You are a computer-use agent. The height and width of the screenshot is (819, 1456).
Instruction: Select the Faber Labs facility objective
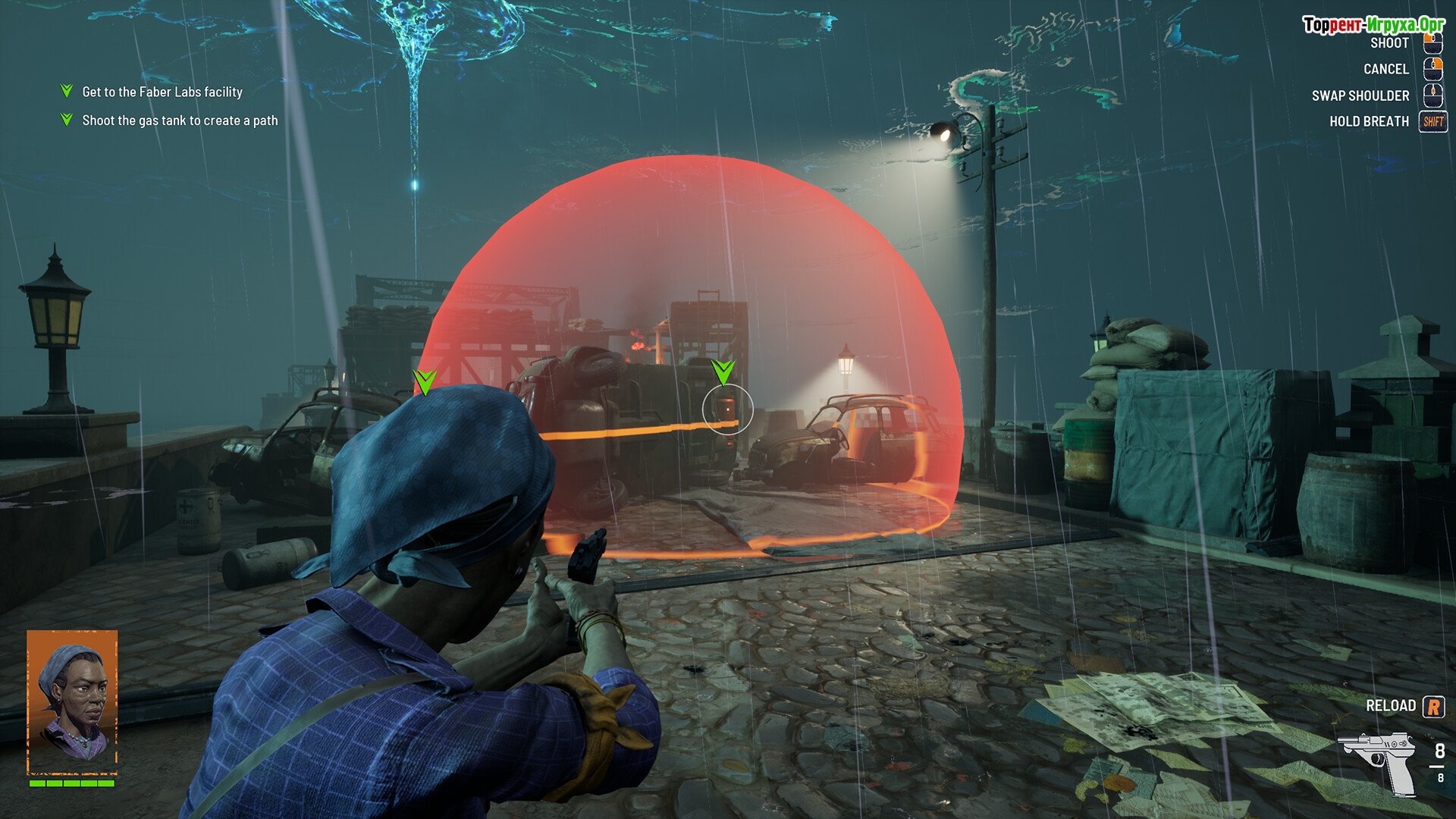162,92
